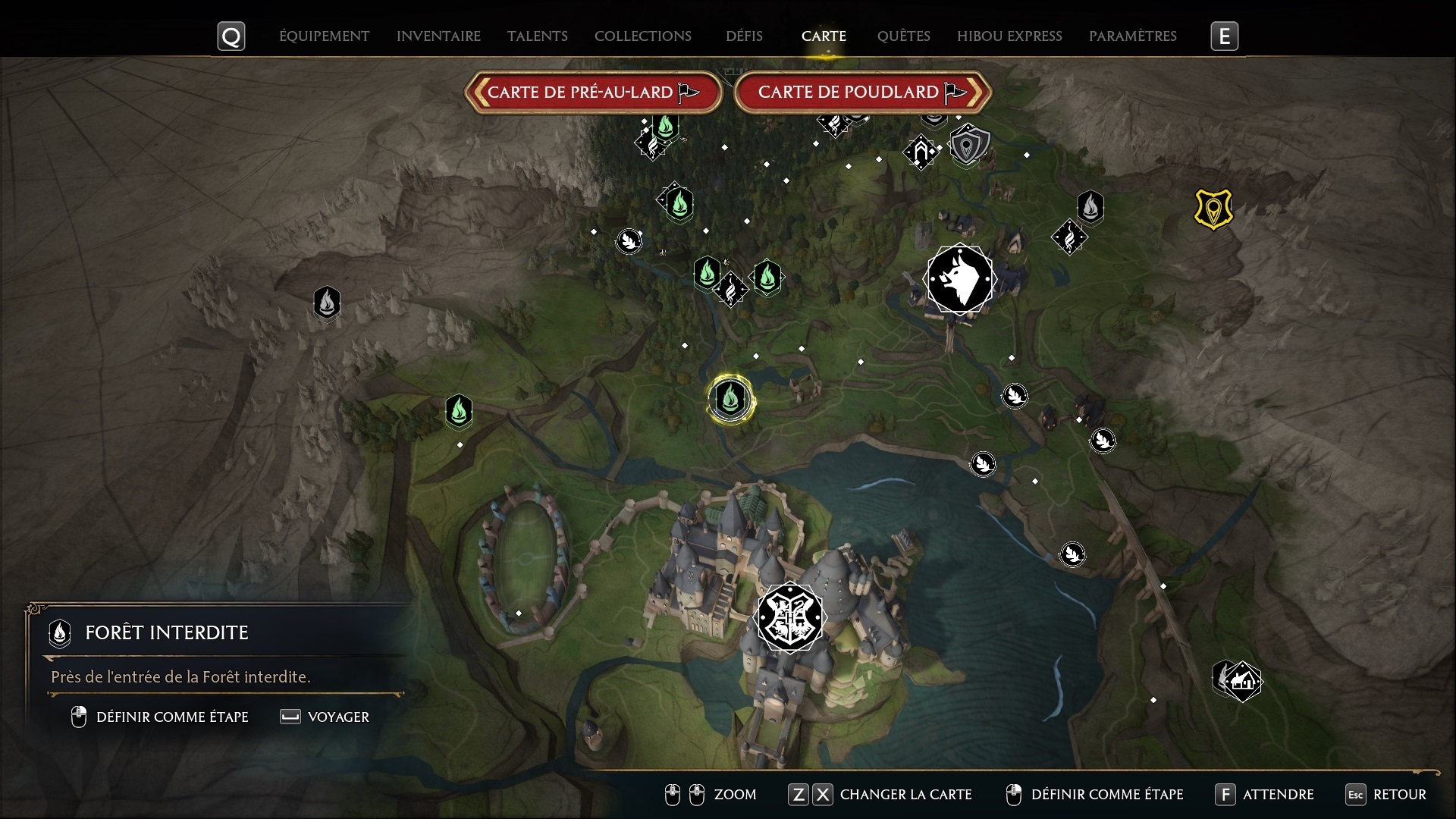This screenshot has height=819, width=1456.
Task: Switch to Carte de Poudlard
Action: [862, 93]
